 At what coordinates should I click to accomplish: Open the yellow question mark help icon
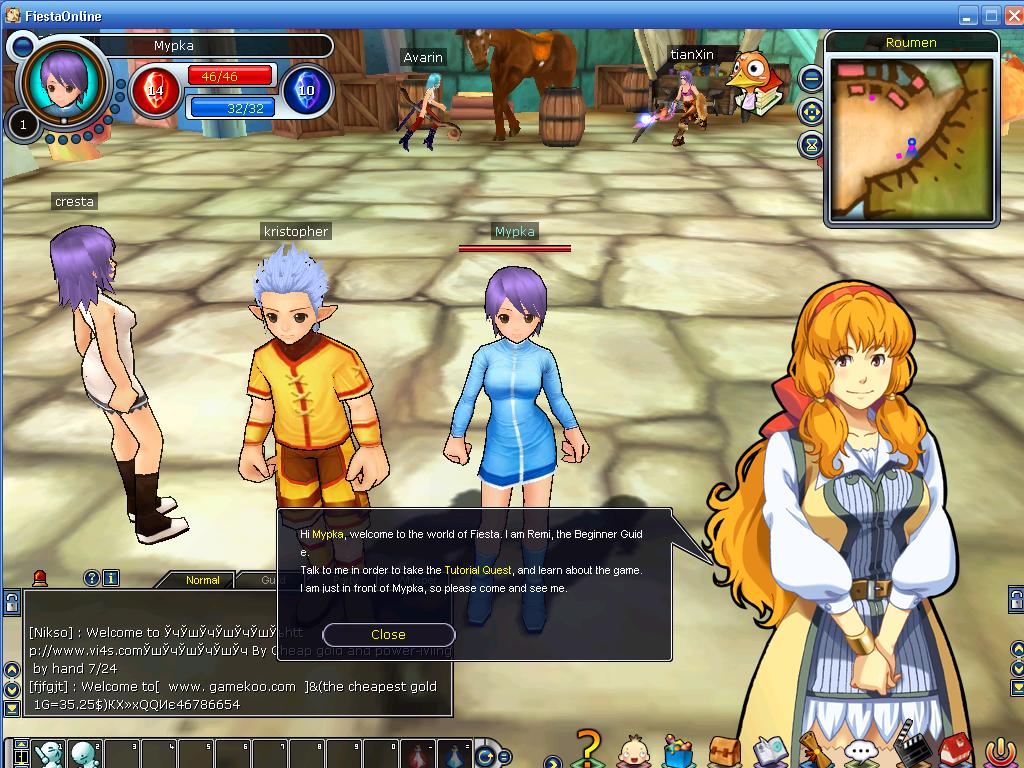590,748
